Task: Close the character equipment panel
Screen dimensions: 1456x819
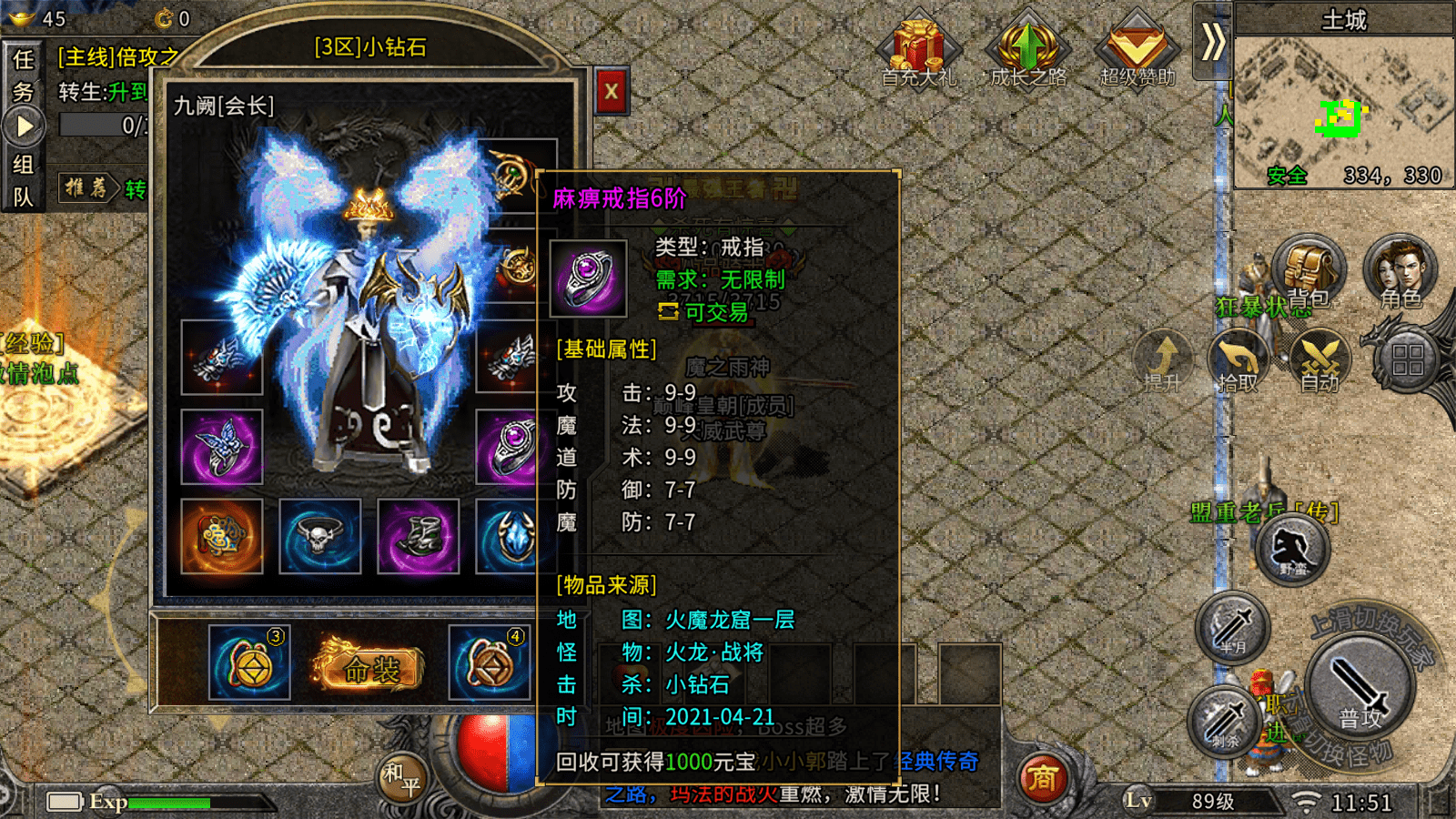Action: pyautogui.click(x=612, y=91)
